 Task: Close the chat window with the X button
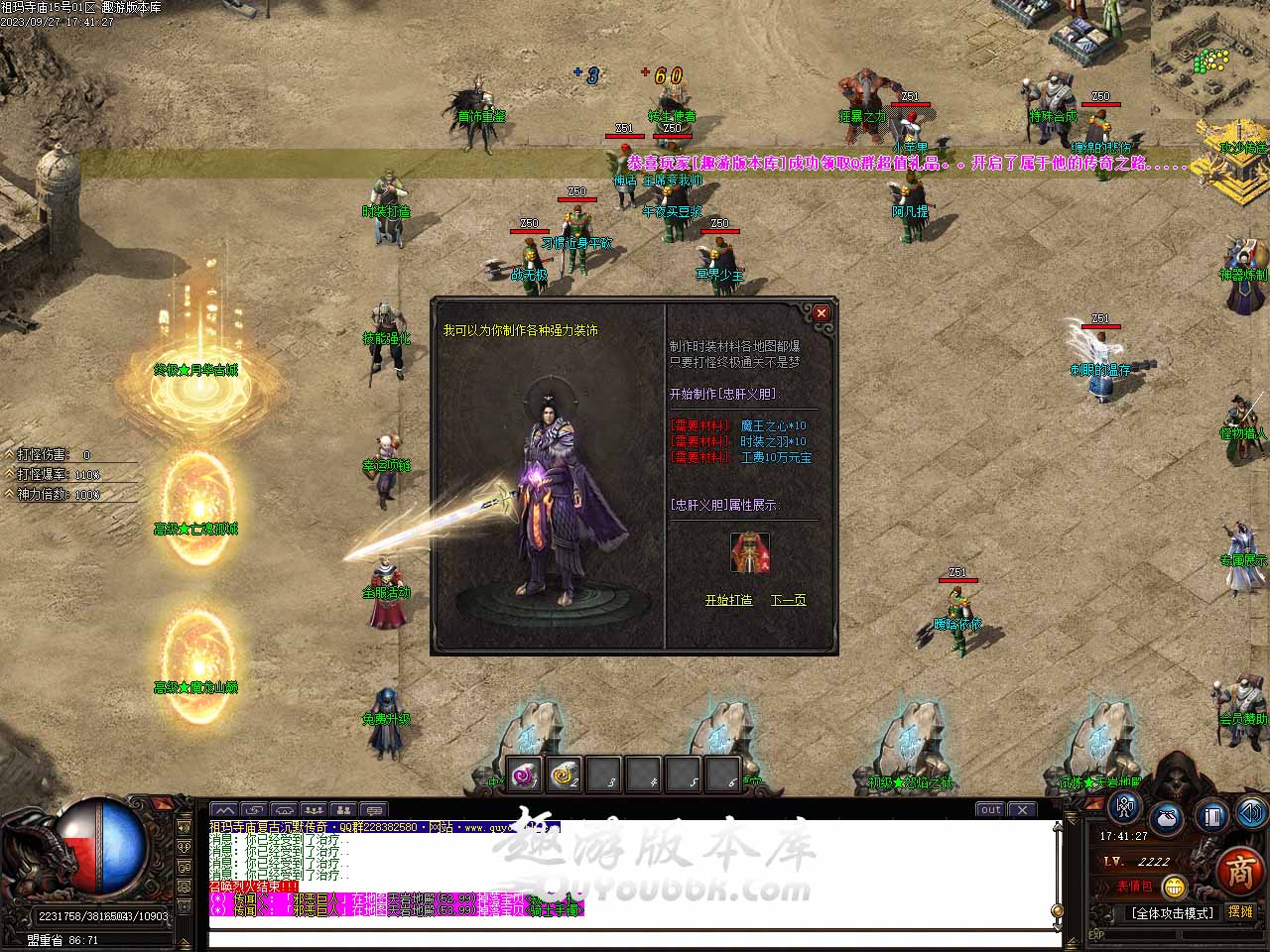1023,809
